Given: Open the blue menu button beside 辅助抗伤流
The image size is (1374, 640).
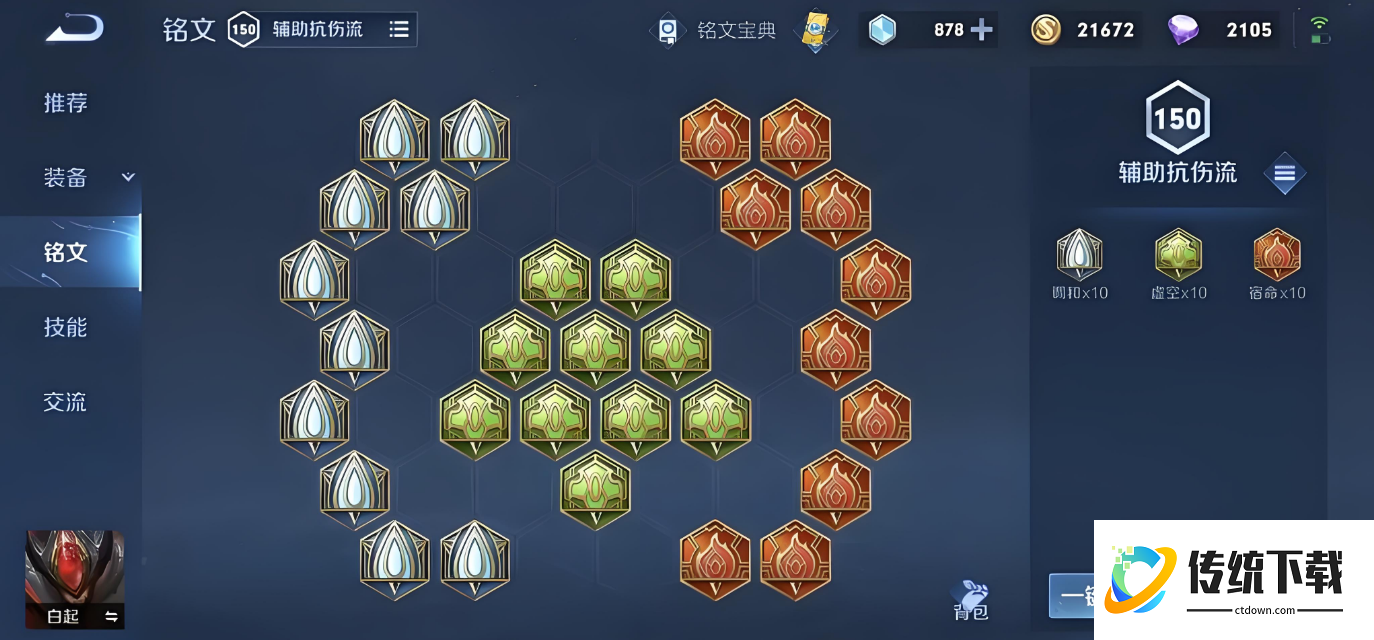Looking at the screenshot, I should tap(1285, 174).
